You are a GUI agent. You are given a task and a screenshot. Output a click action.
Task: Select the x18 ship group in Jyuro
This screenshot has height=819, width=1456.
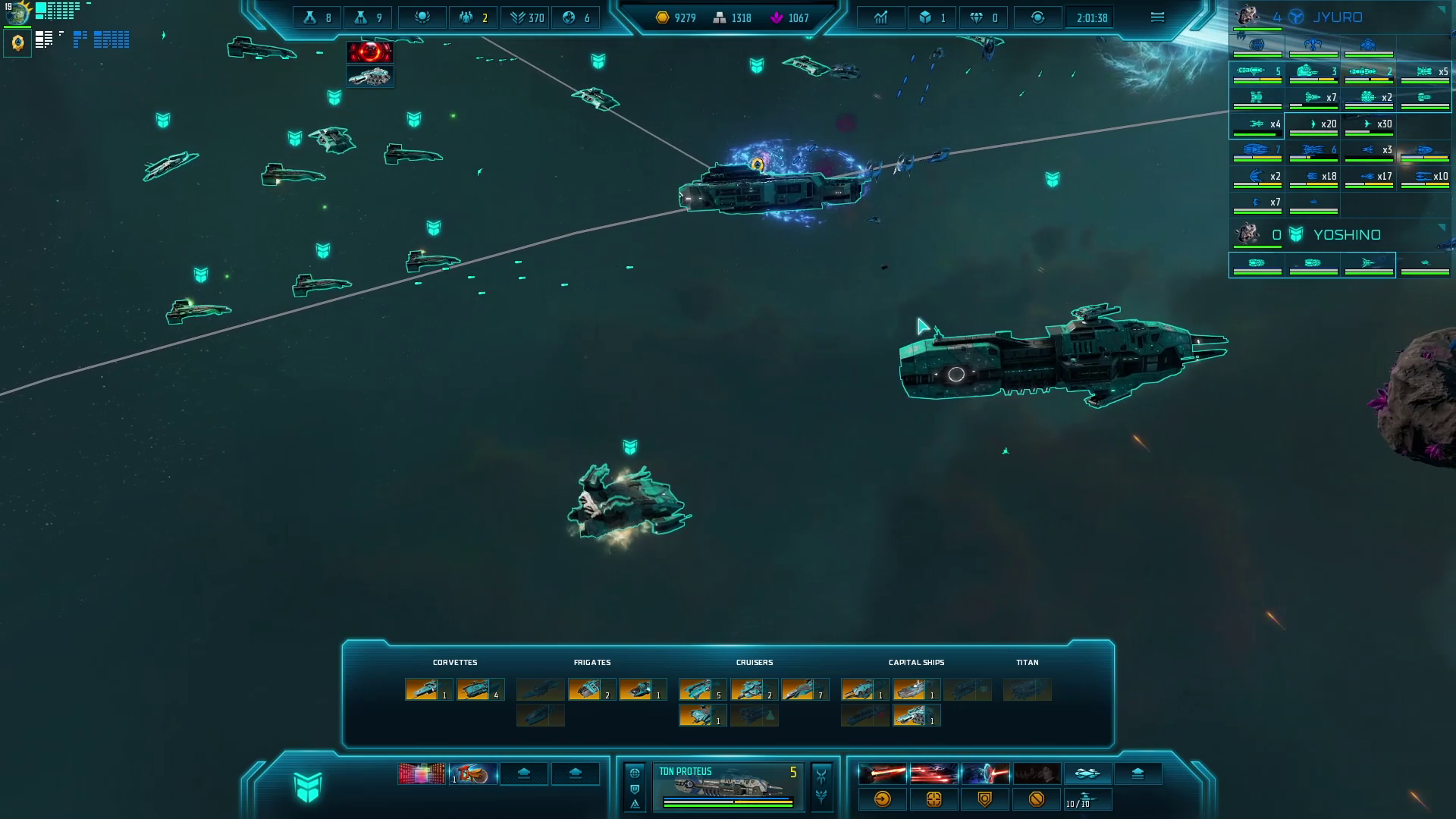pyautogui.click(x=1313, y=177)
